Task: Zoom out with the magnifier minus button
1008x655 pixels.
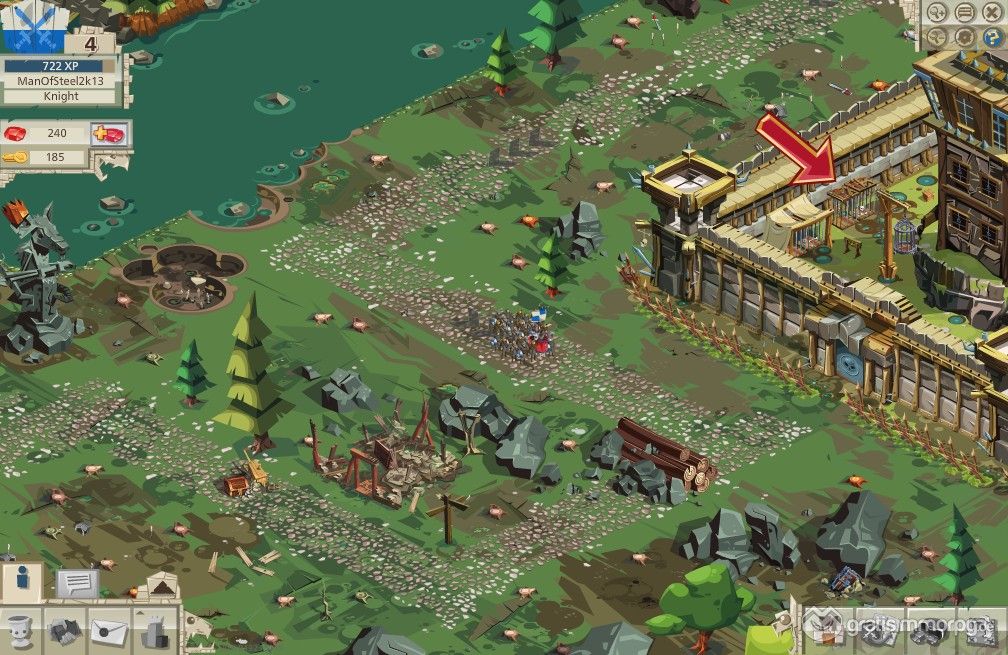Action: click(937, 37)
